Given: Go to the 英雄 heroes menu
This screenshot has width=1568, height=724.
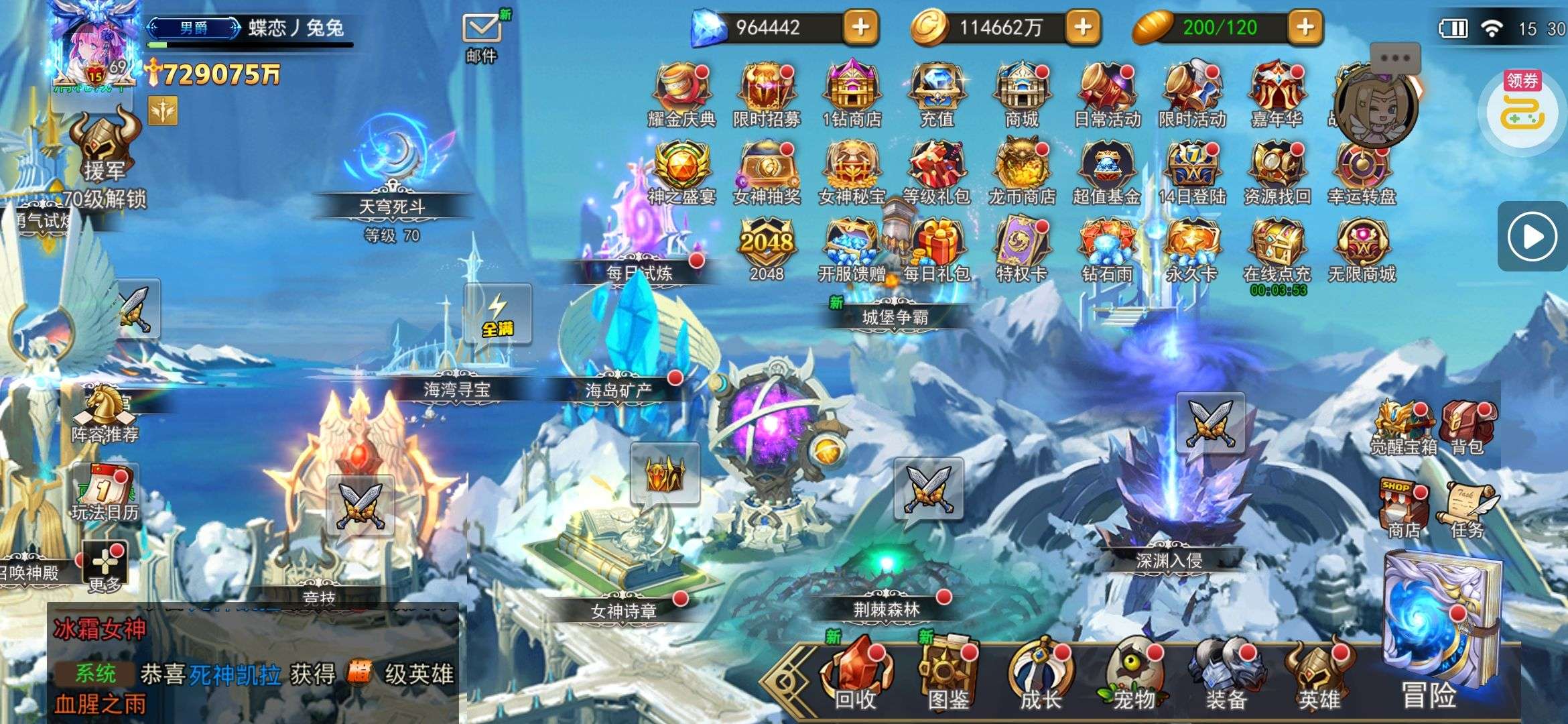Looking at the screenshot, I should (x=1318, y=676).
